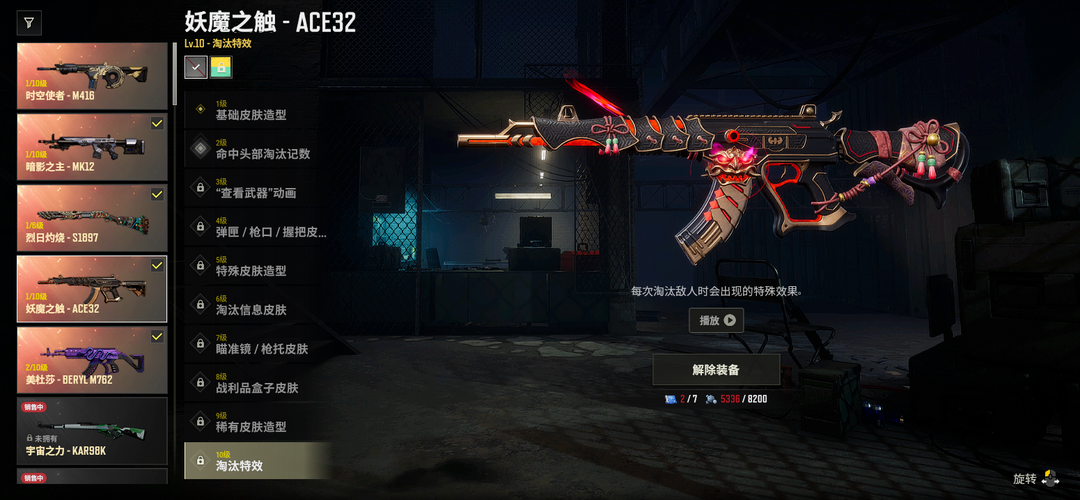
Task: Select the 宇宙之力 - KAR98K skin
Action: (92, 430)
